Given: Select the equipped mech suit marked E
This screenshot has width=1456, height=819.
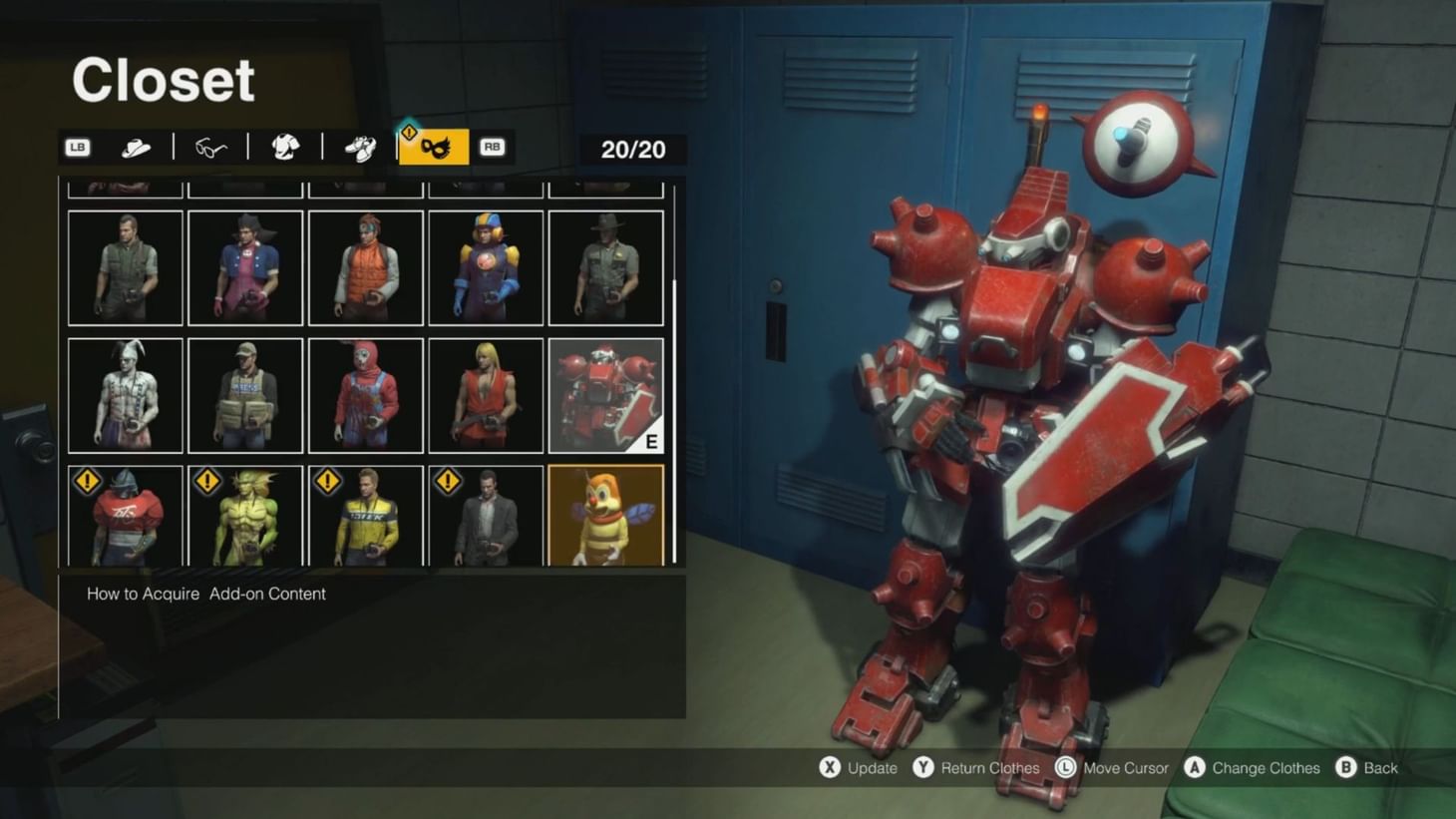Looking at the screenshot, I should 606,394.
